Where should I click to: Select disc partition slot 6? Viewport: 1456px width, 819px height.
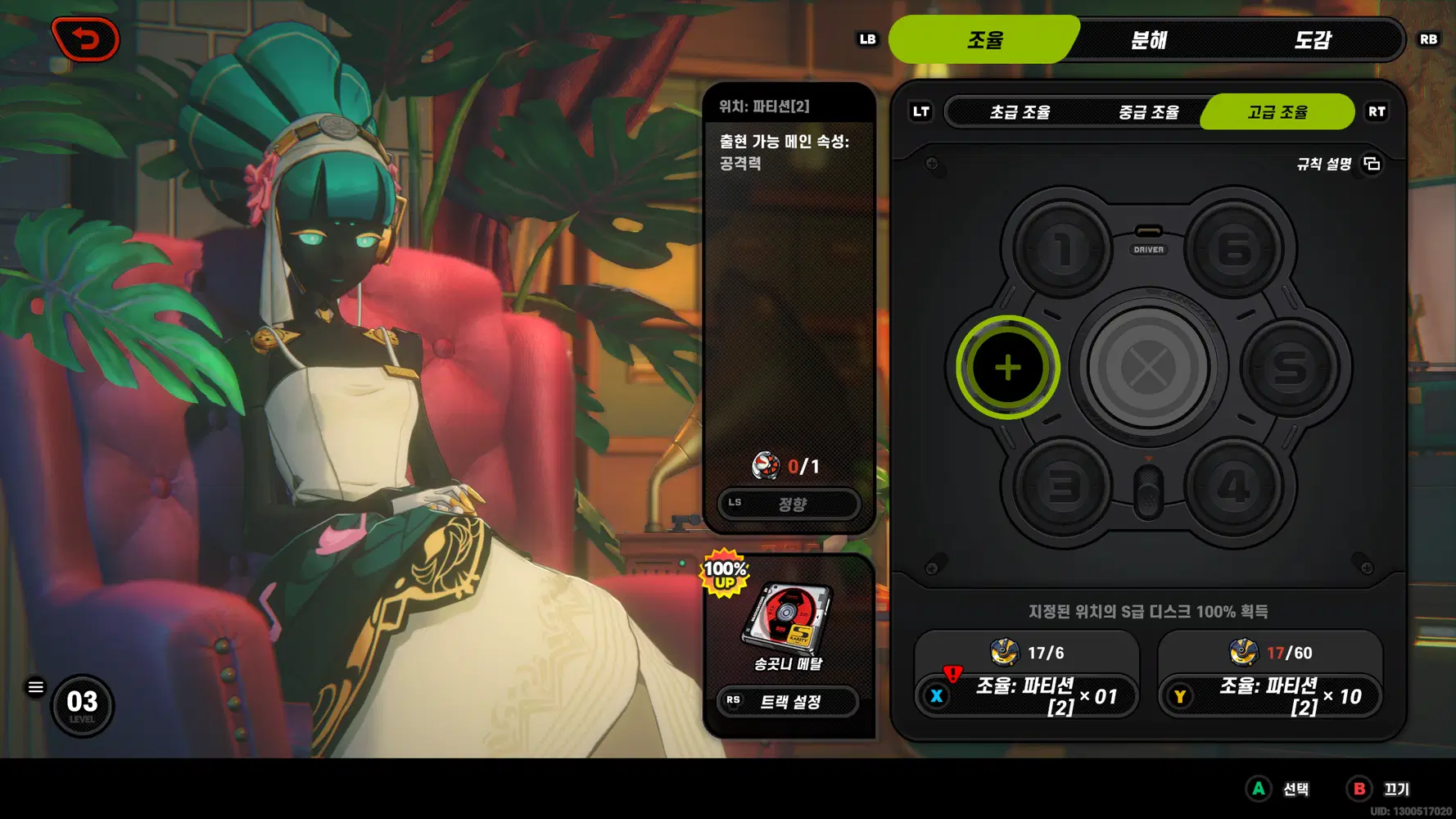1233,249
